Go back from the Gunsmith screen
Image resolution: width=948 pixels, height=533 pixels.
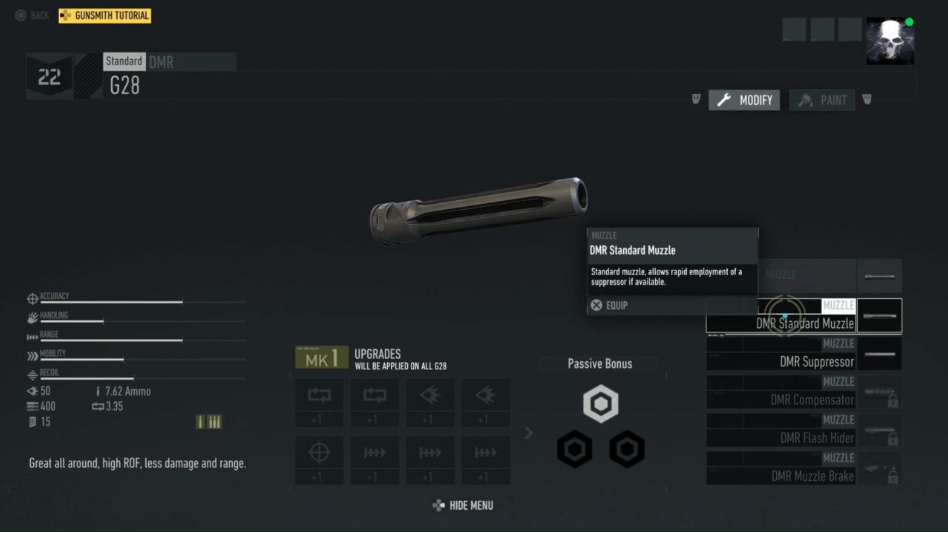click(x=32, y=16)
